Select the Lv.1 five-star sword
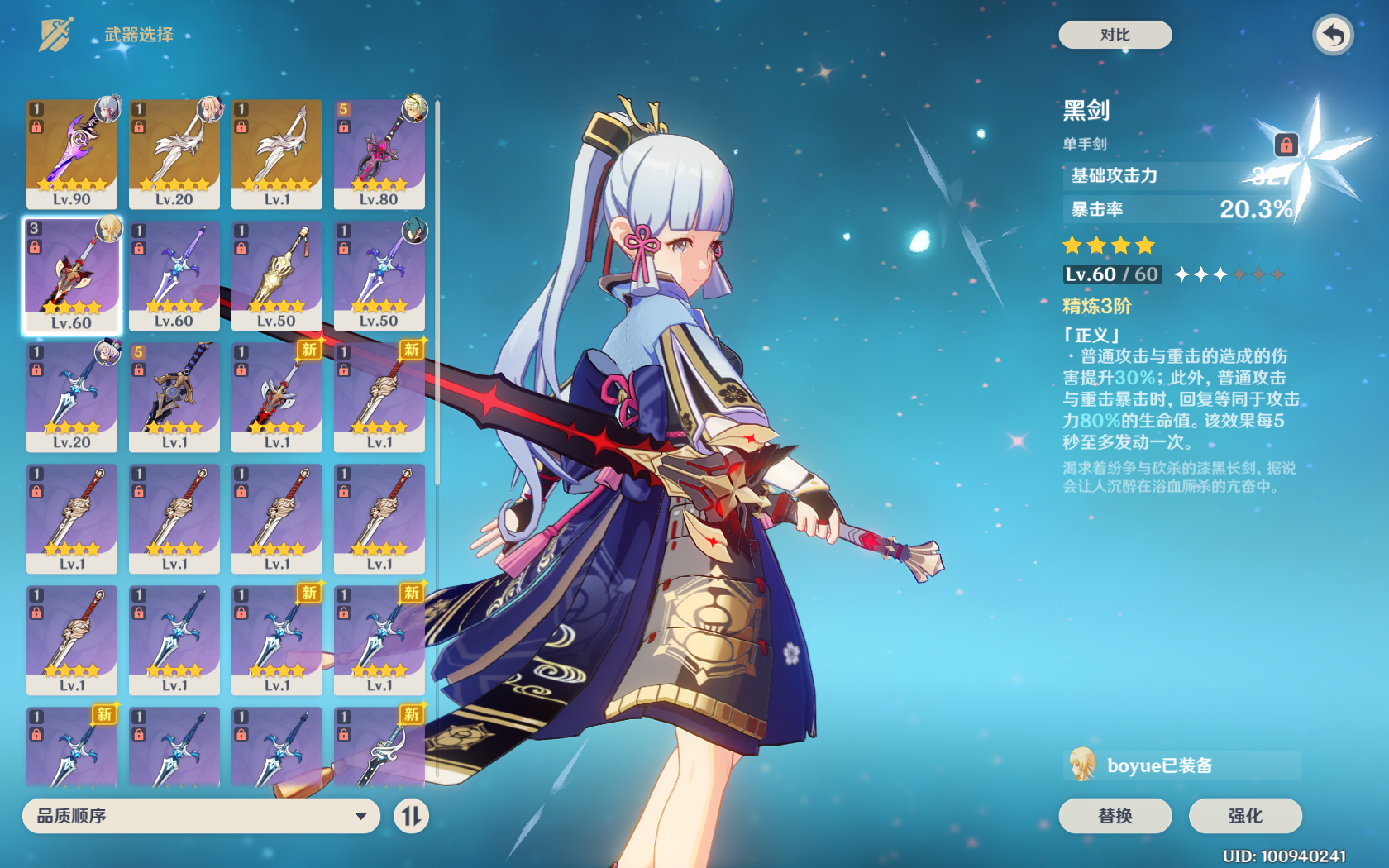 (277, 154)
